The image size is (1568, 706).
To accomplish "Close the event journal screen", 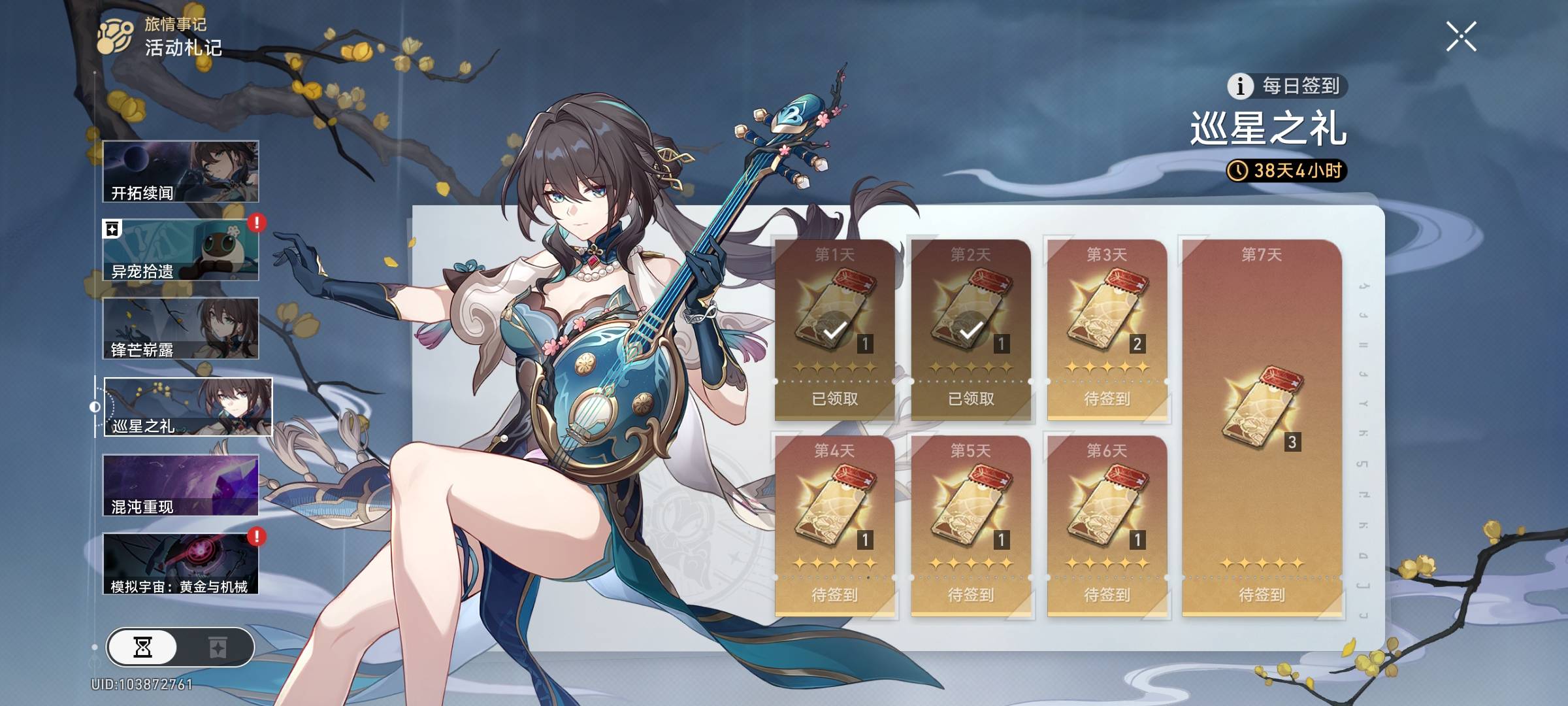I will [x=1461, y=37].
